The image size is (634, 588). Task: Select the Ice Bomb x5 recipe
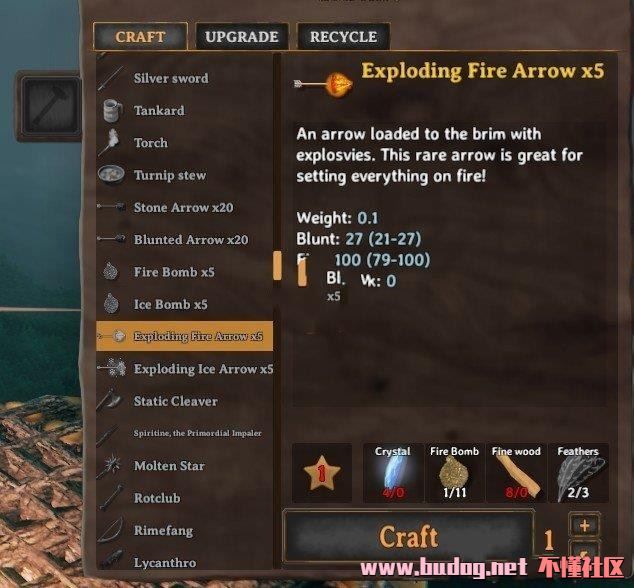(171, 304)
